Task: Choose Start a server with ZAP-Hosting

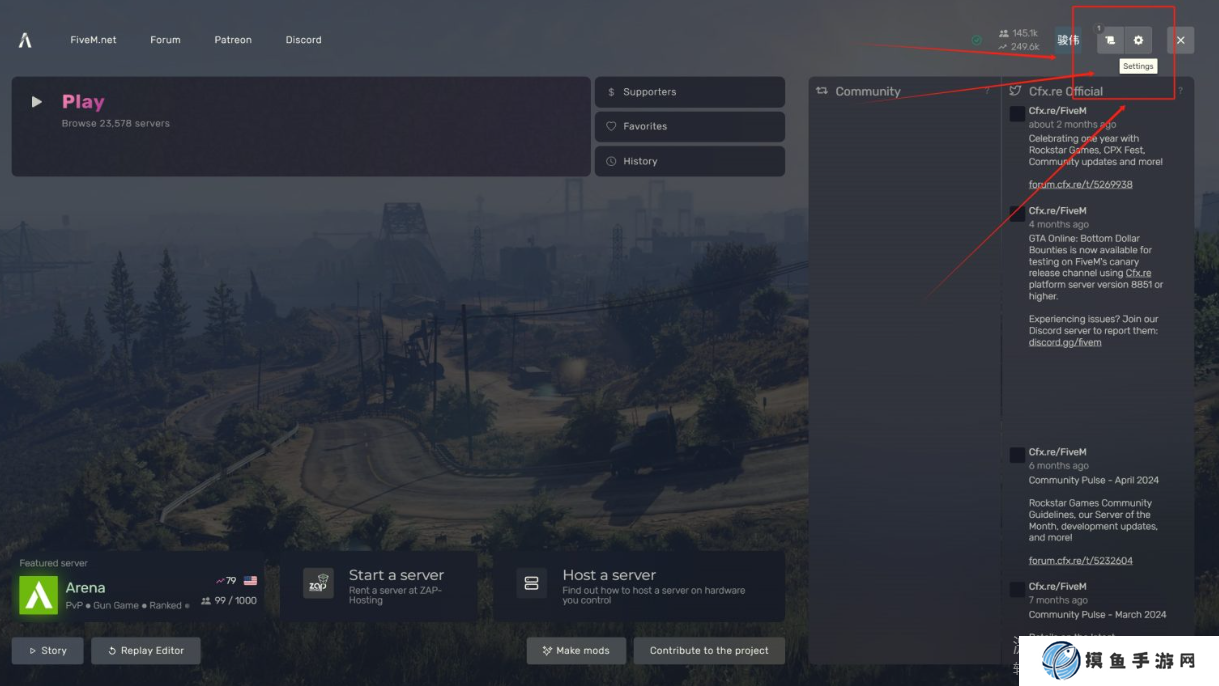Action: point(378,587)
